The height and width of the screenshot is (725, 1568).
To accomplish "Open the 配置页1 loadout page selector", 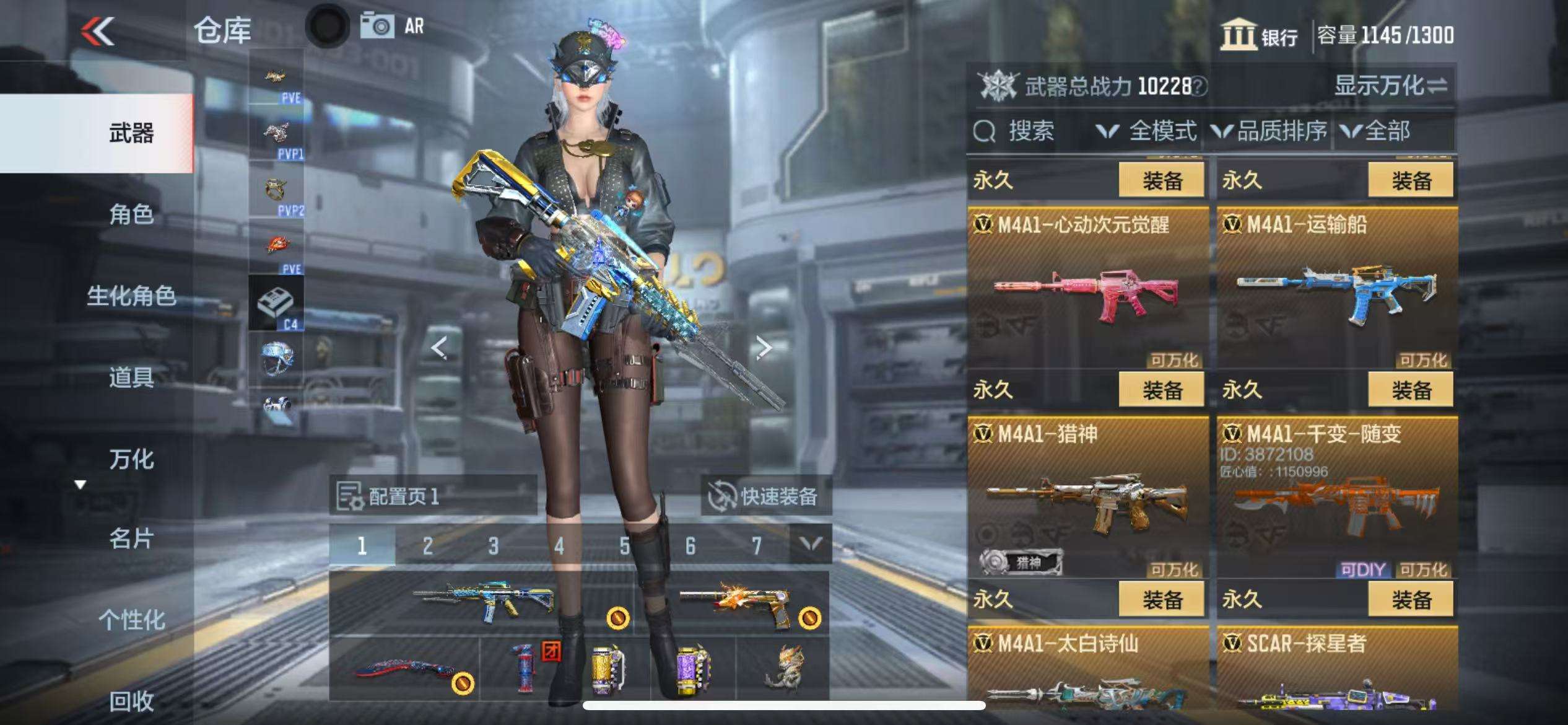I will 432,496.
